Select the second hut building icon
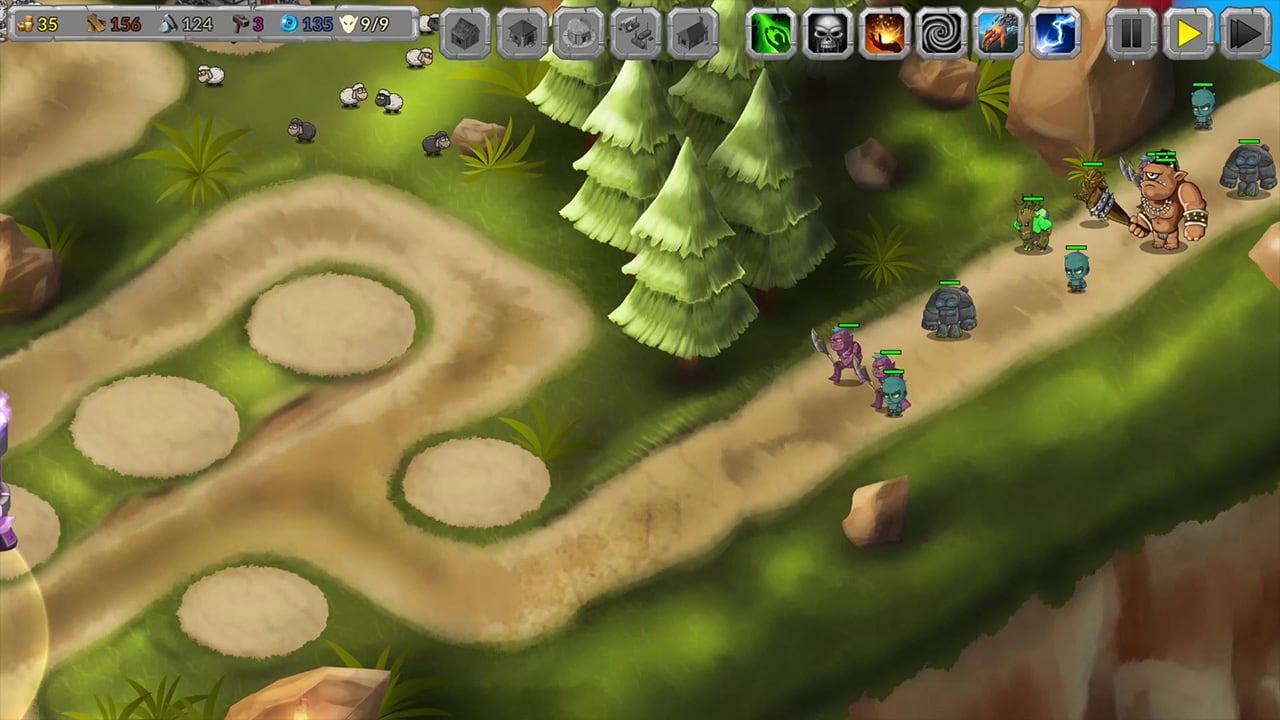This screenshot has height=720, width=1280. [521, 33]
